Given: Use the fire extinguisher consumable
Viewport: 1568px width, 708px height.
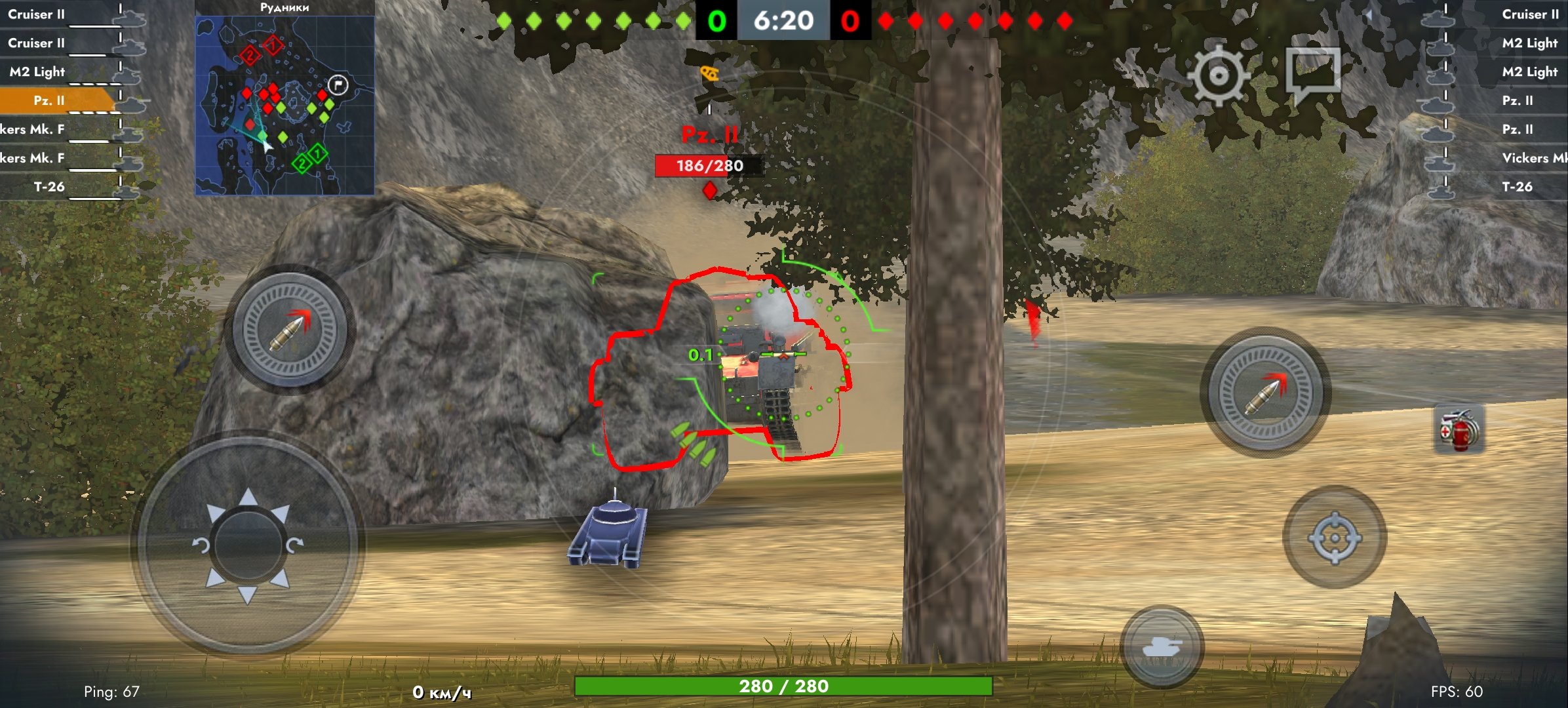Looking at the screenshot, I should pyautogui.click(x=1459, y=430).
